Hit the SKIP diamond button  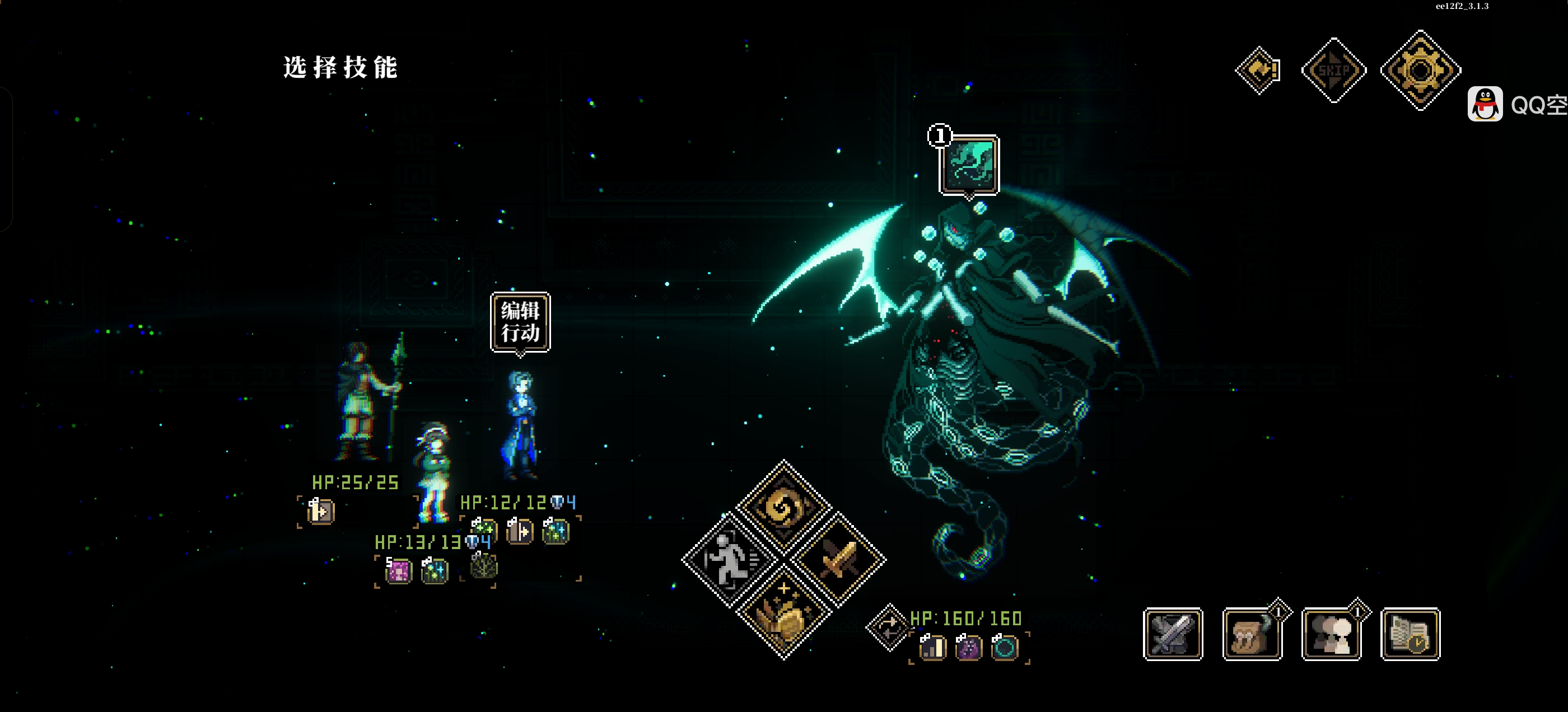[1333, 71]
